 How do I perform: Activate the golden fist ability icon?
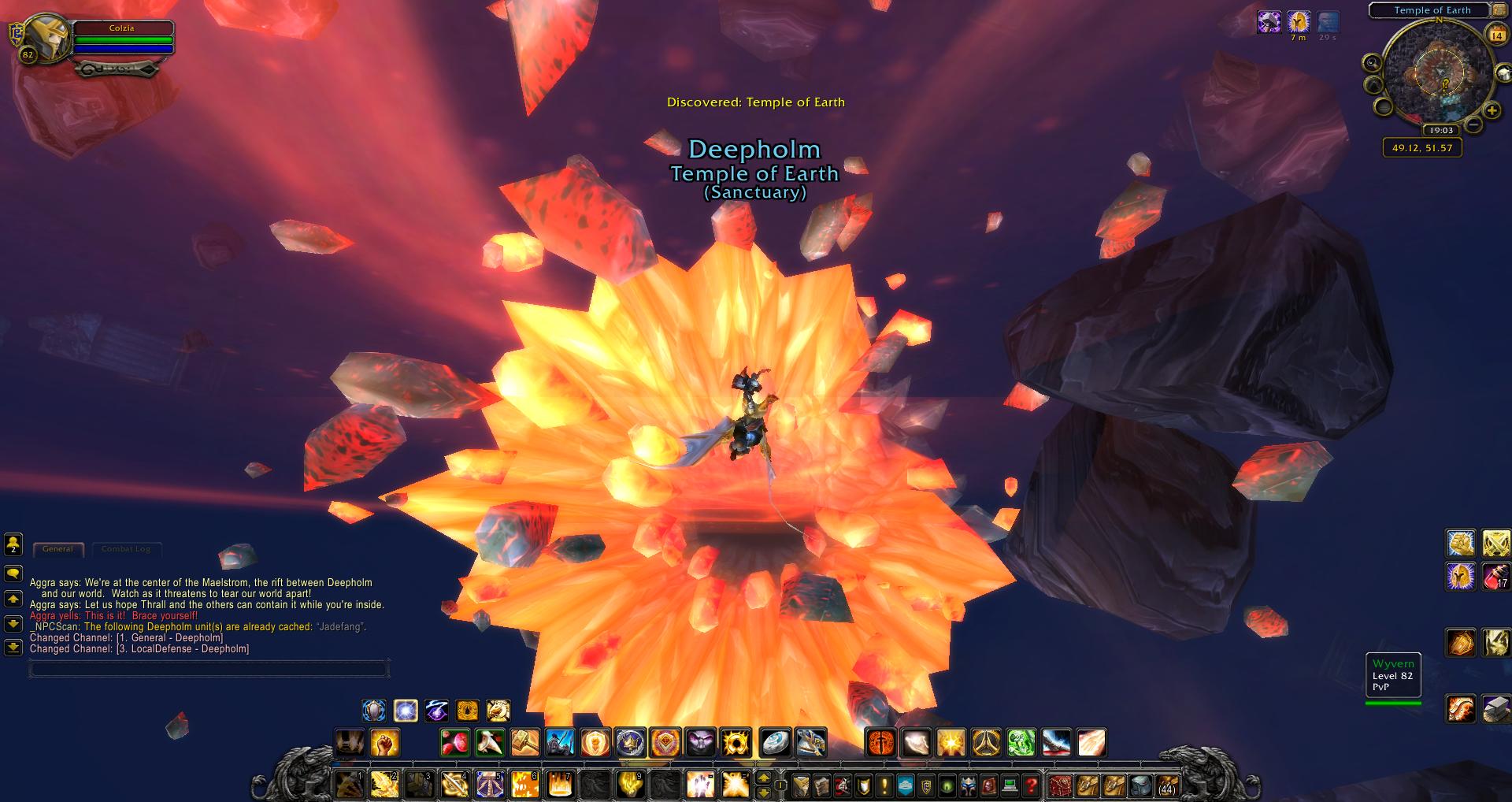[385, 742]
